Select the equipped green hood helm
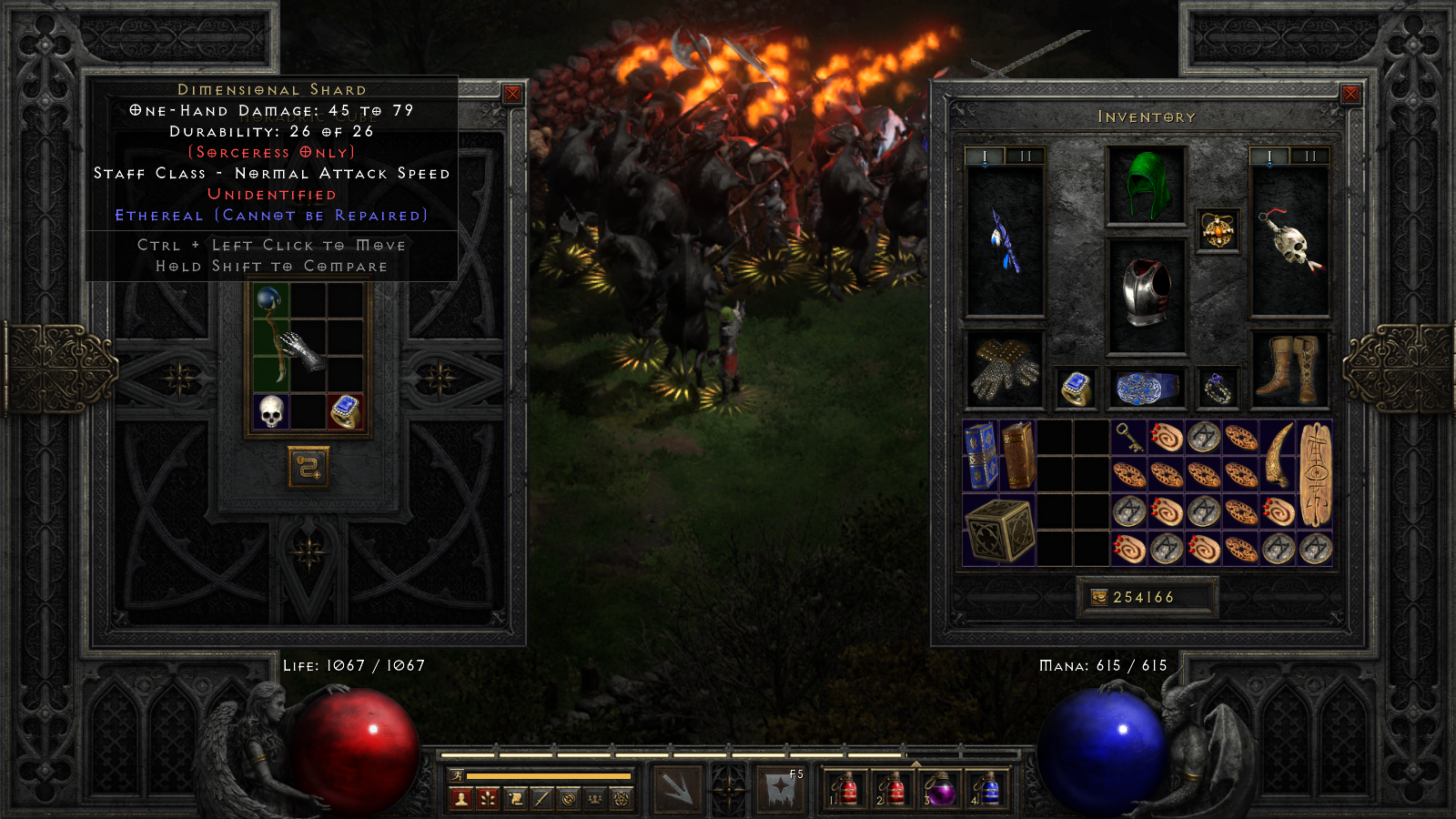 (1147, 186)
